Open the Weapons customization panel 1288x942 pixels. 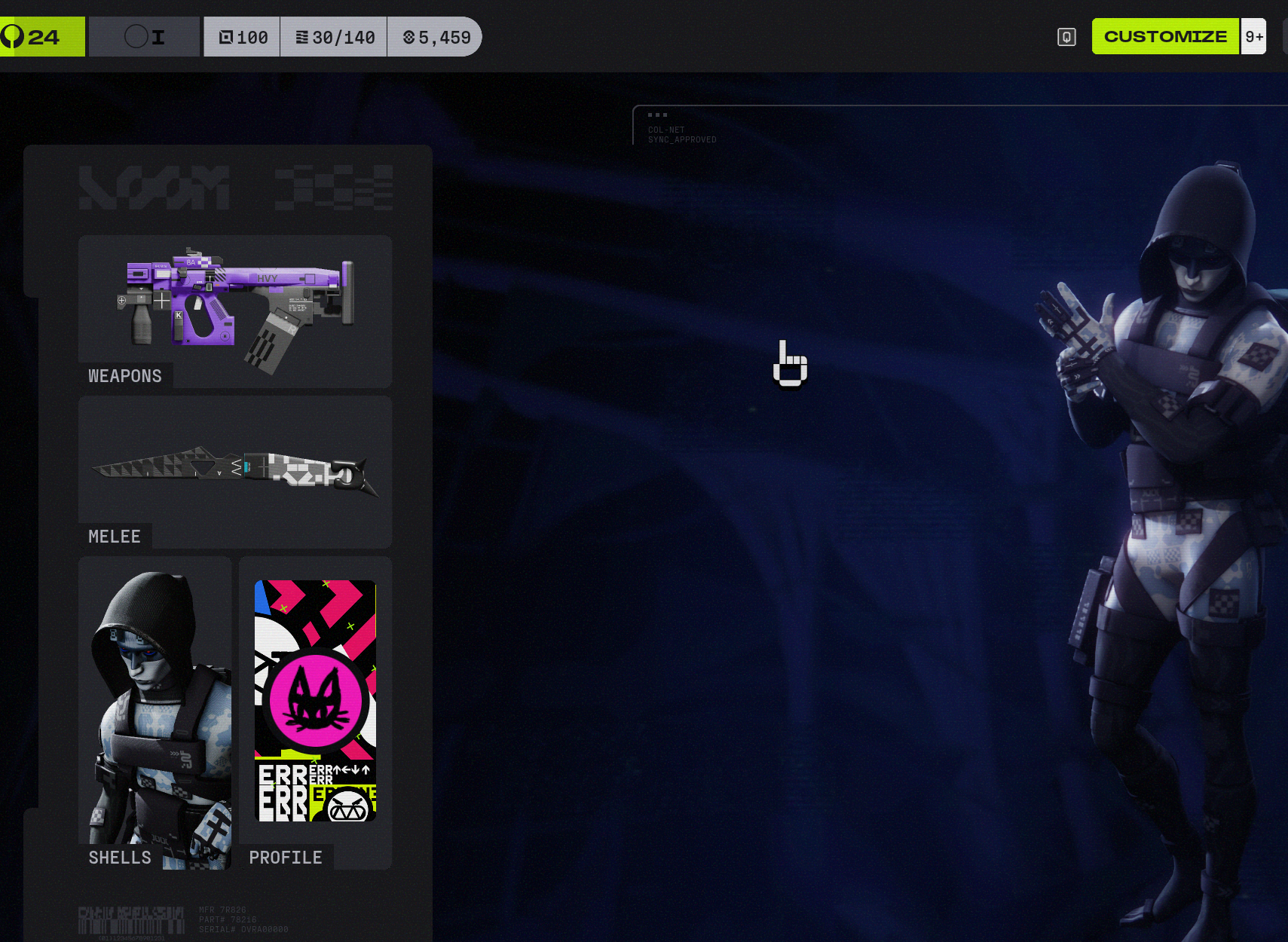point(234,310)
